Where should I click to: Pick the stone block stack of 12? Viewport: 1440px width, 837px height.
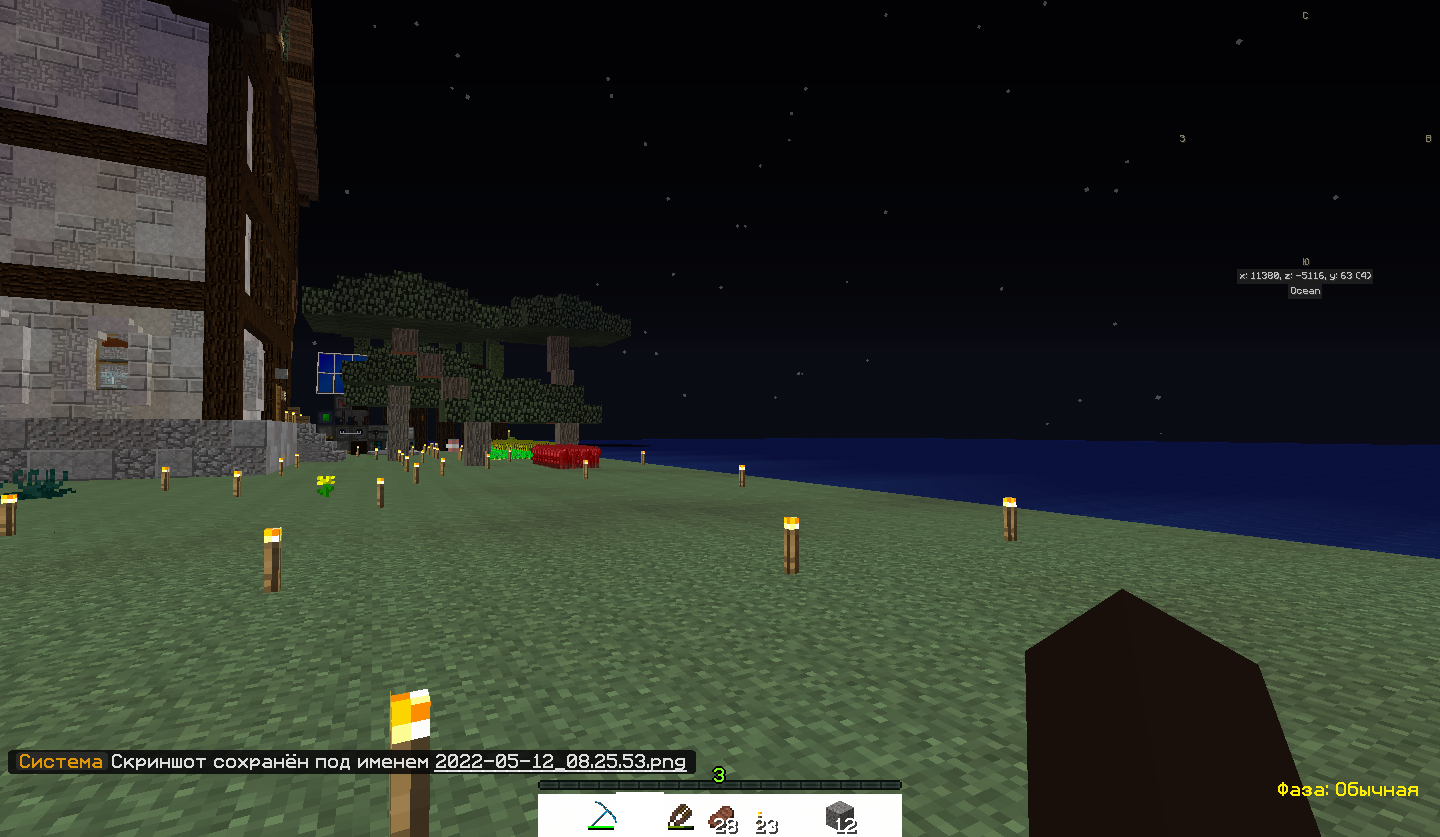[841, 817]
